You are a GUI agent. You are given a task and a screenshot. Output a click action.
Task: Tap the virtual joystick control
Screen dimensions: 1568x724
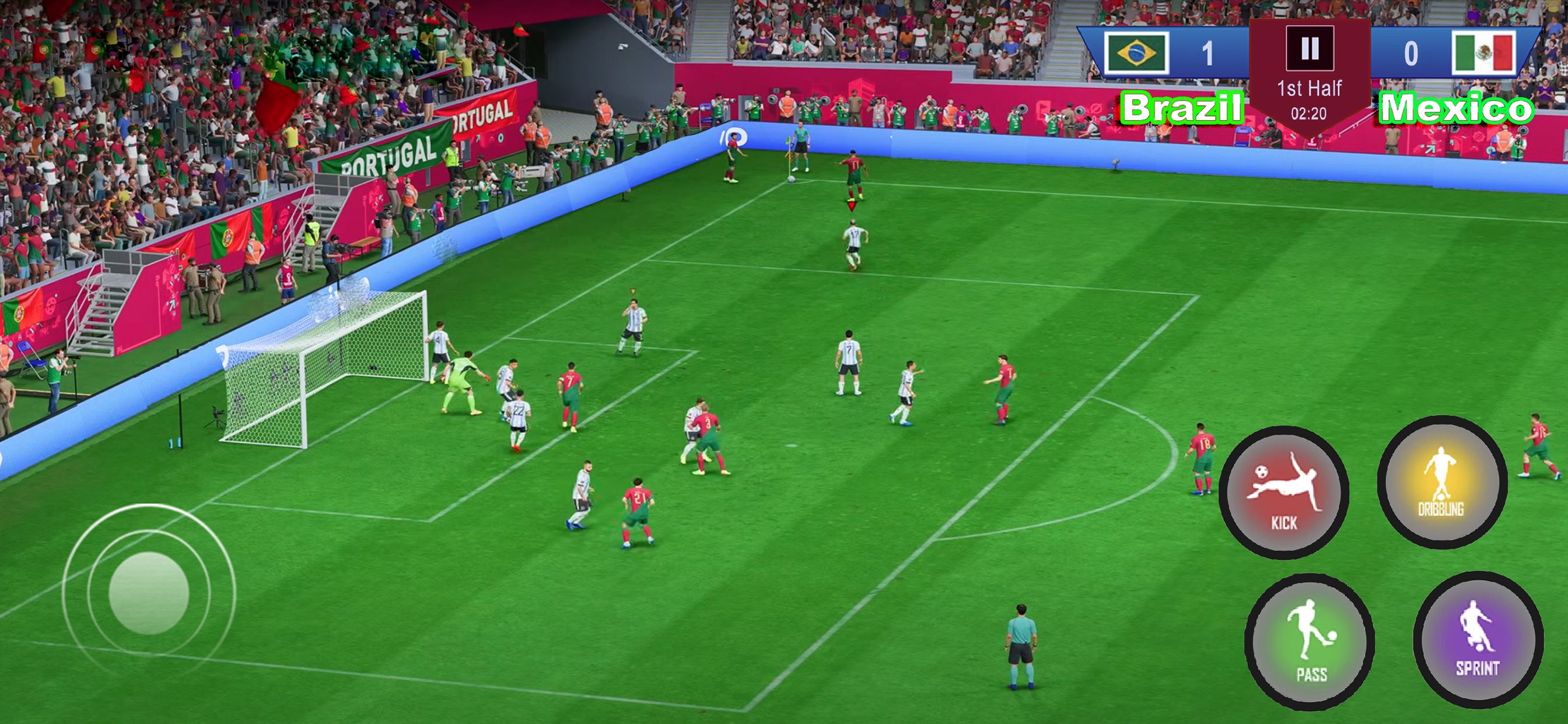click(149, 593)
